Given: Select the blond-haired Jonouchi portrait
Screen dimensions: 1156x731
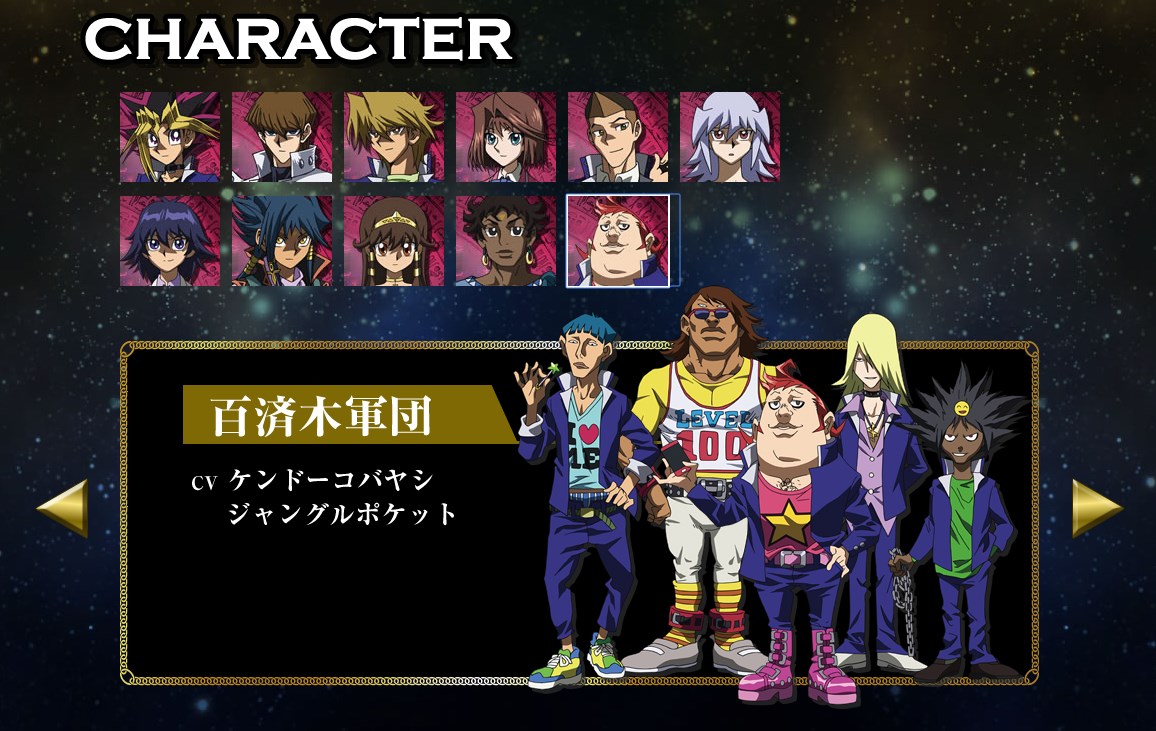Looking at the screenshot, I should point(393,138).
